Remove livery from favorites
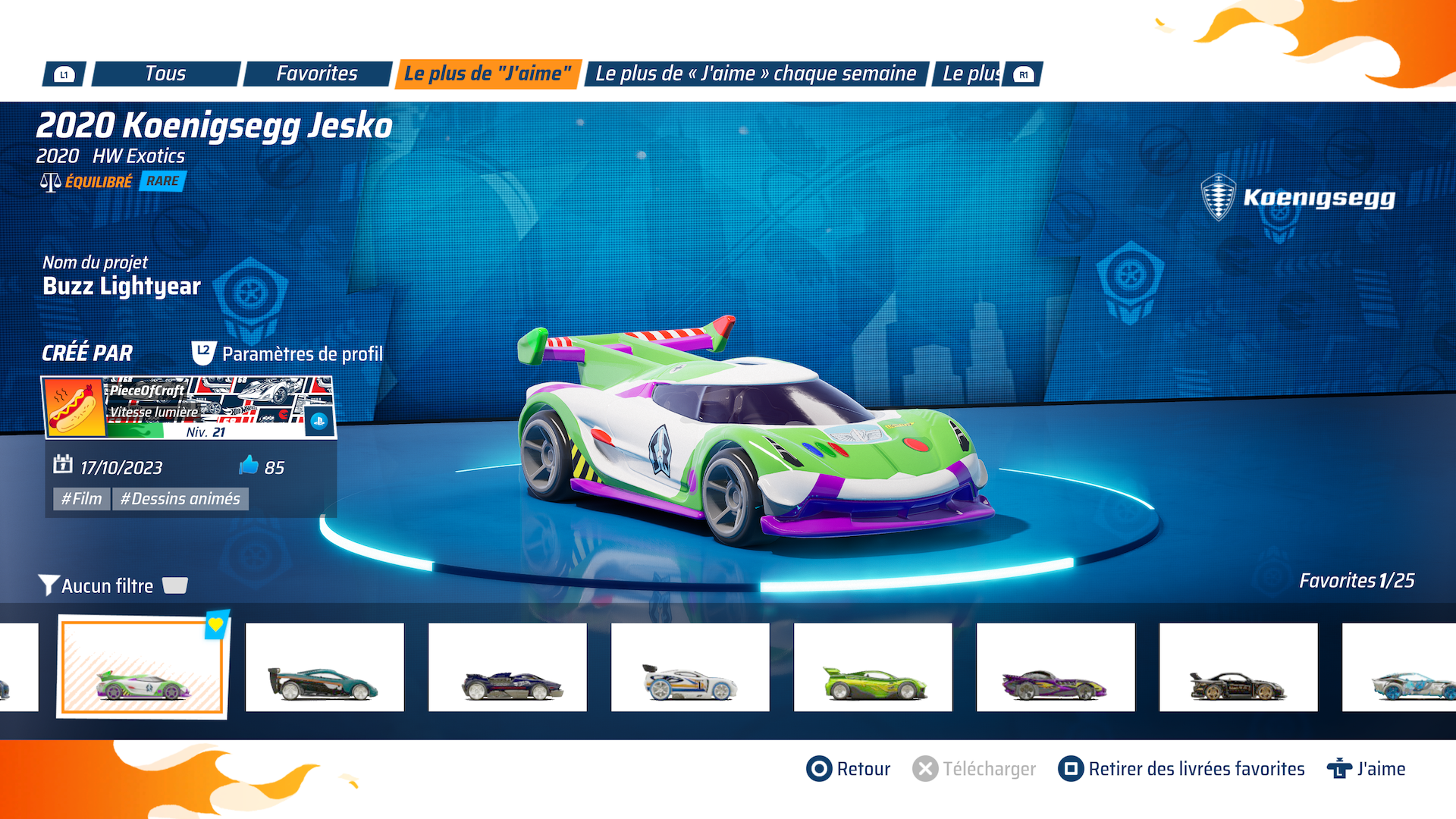 click(x=1181, y=769)
